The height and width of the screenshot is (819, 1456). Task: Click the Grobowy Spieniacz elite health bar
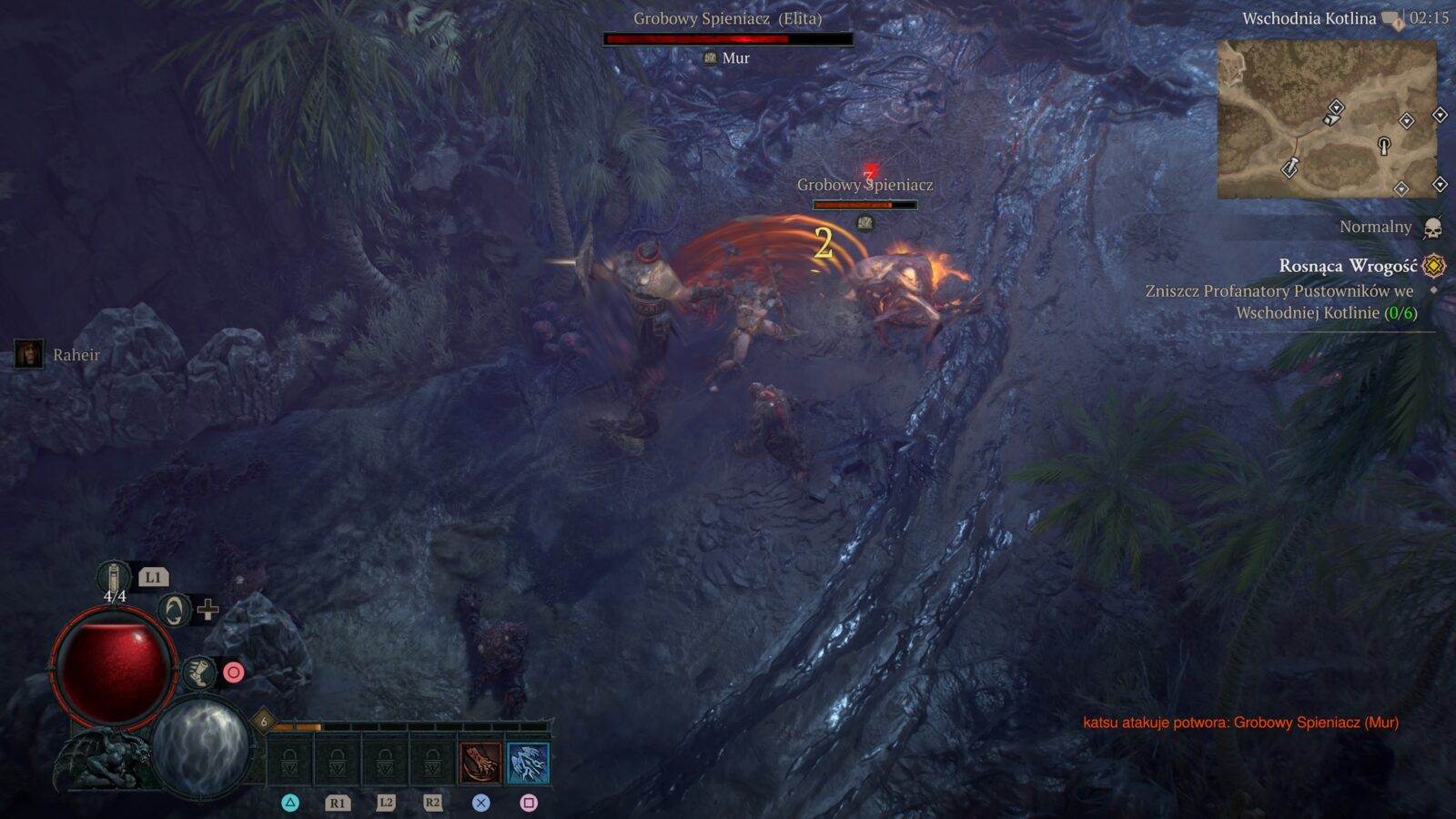click(727, 39)
